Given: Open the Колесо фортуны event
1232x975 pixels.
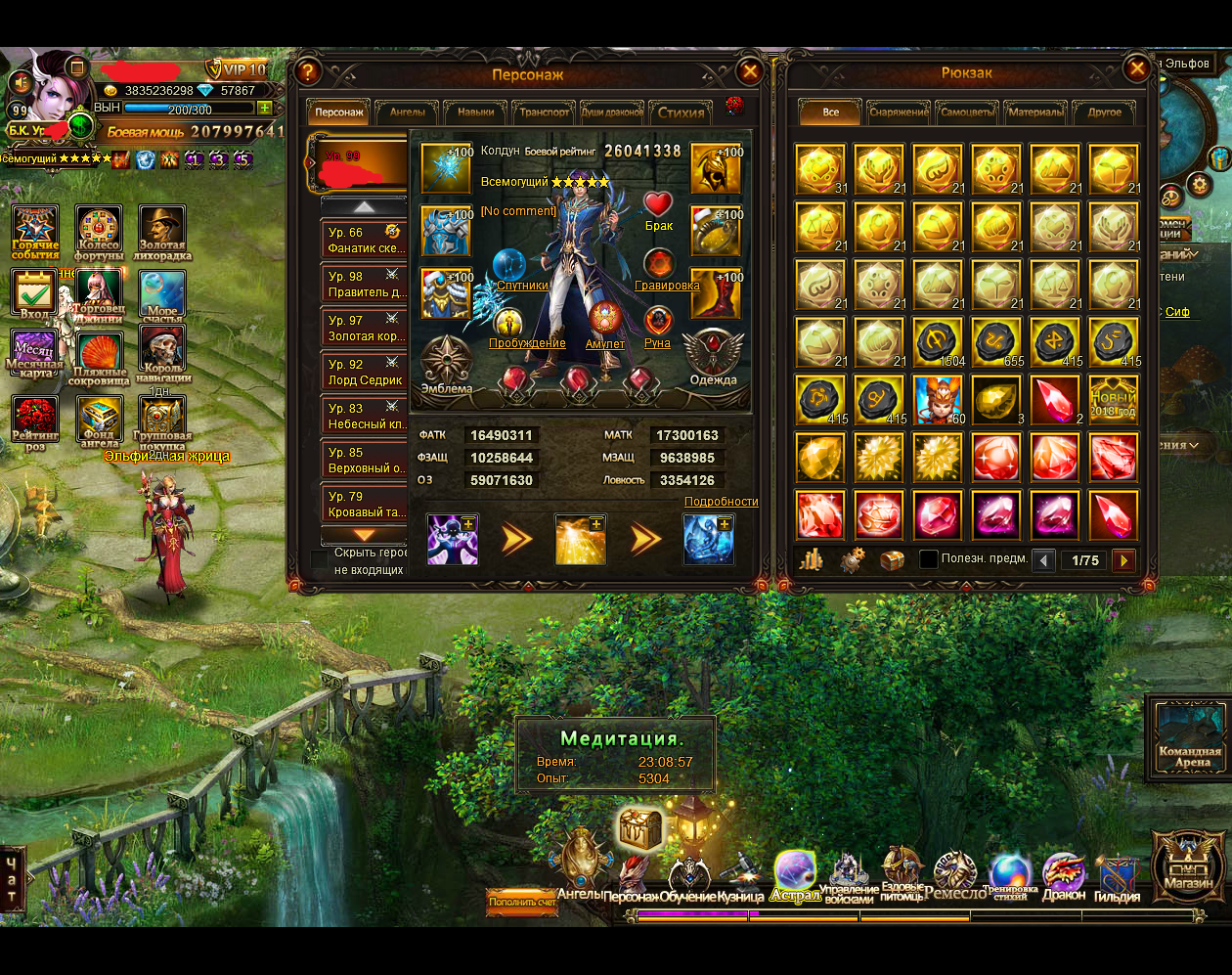Looking at the screenshot, I should (x=99, y=232).
